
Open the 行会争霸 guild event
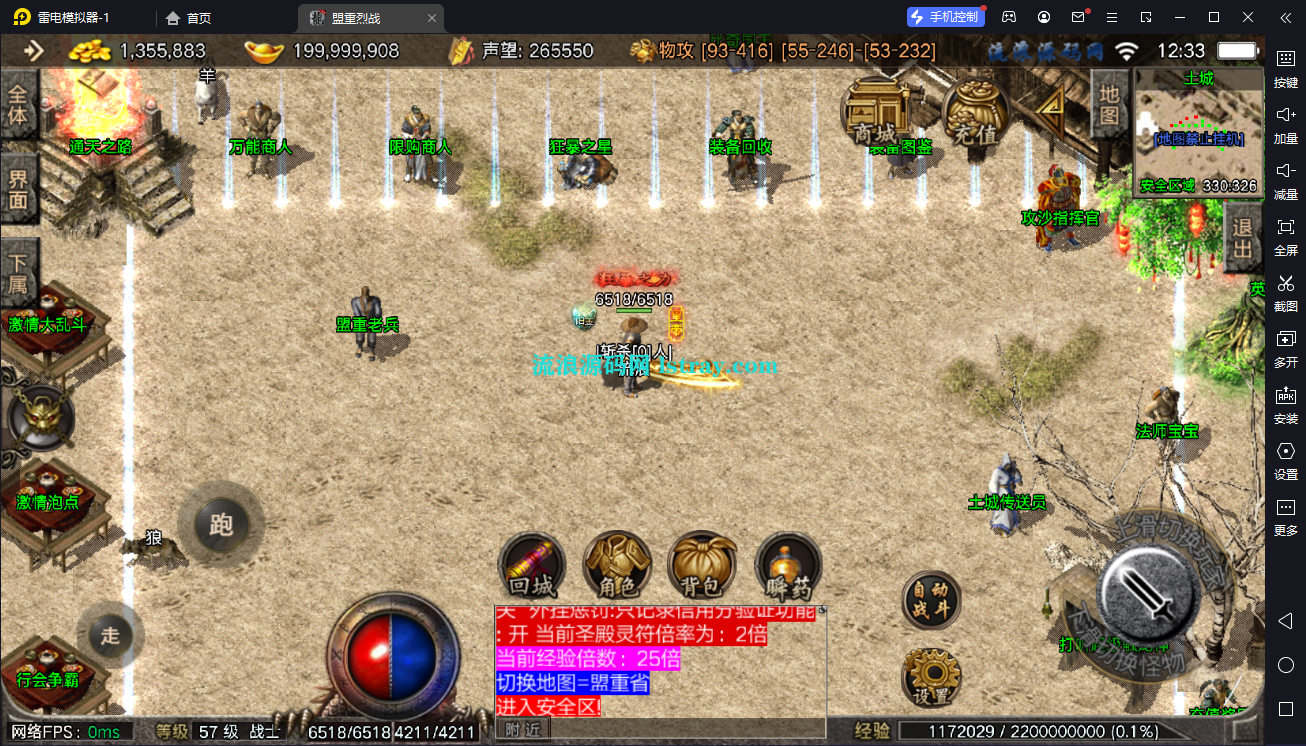point(48,670)
